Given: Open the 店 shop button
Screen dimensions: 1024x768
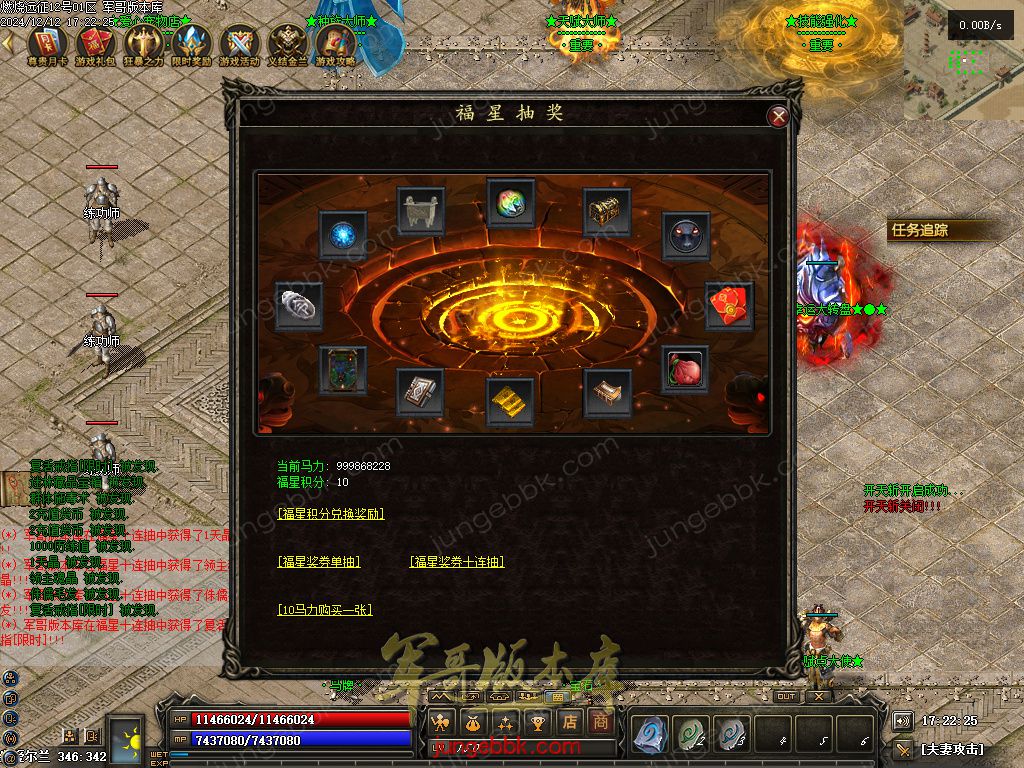Looking at the screenshot, I should click(x=570, y=721).
